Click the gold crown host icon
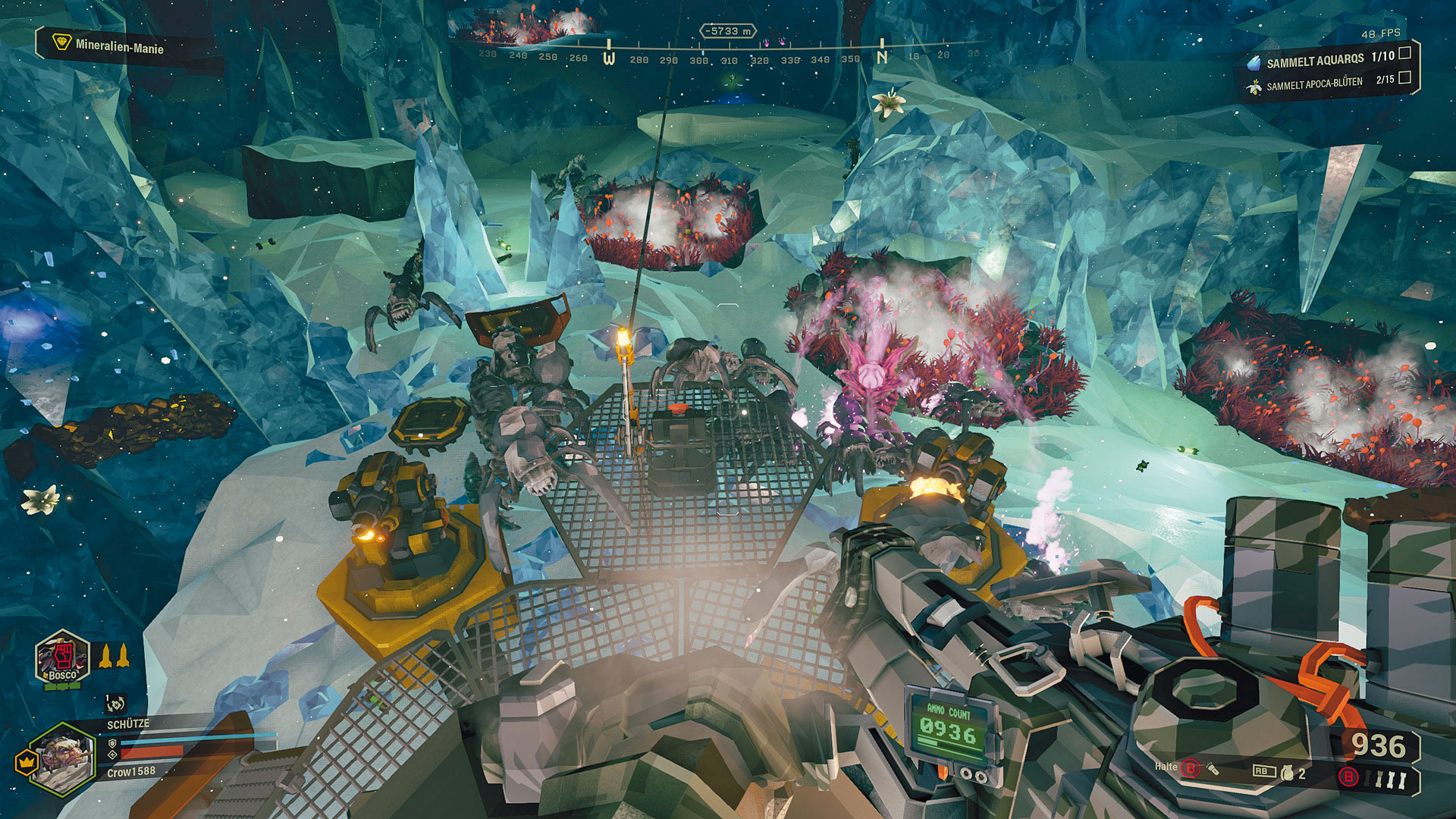Viewport: 1456px width, 819px height. pos(27,761)
